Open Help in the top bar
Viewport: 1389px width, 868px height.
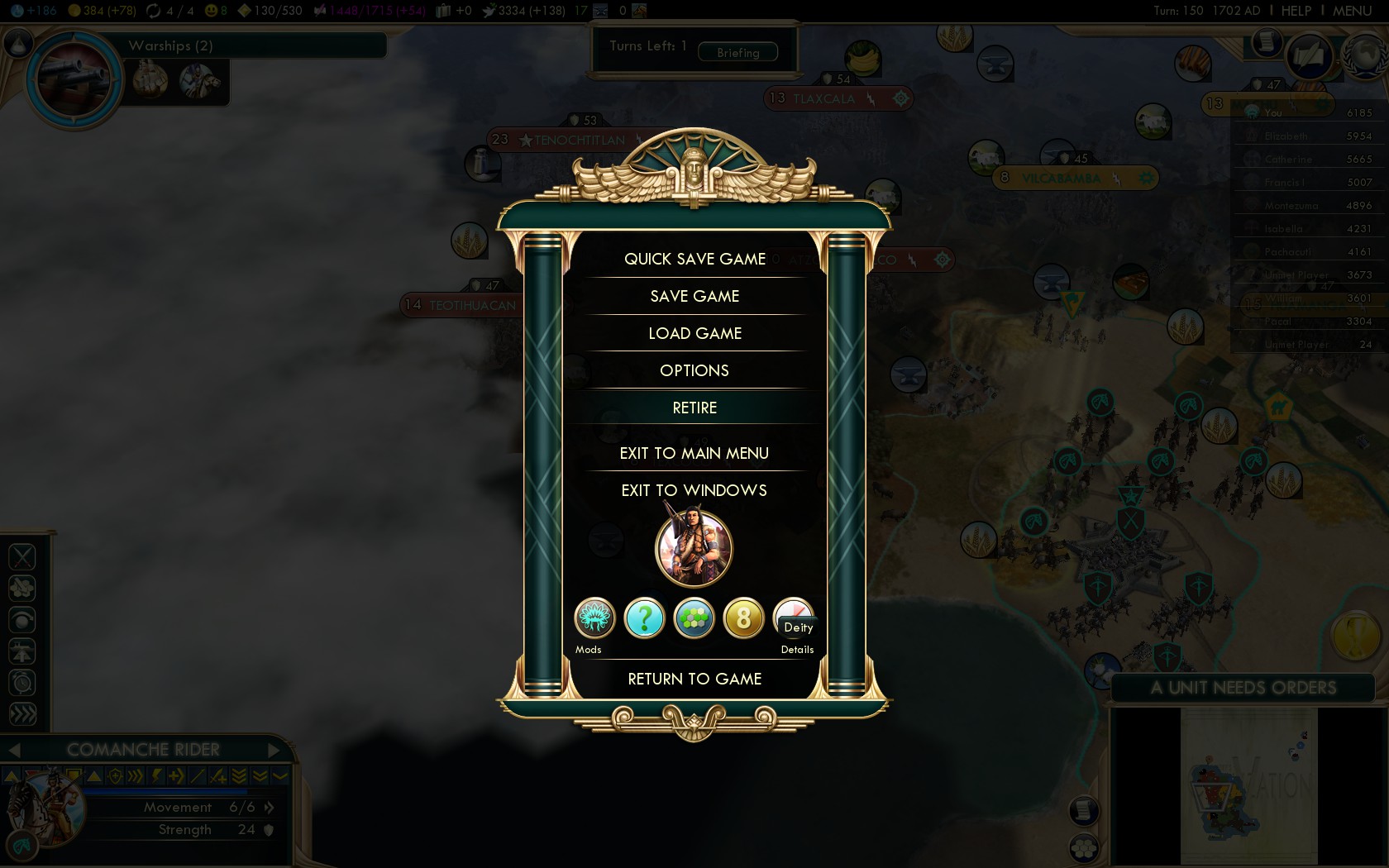click(x=1296, y=11)
